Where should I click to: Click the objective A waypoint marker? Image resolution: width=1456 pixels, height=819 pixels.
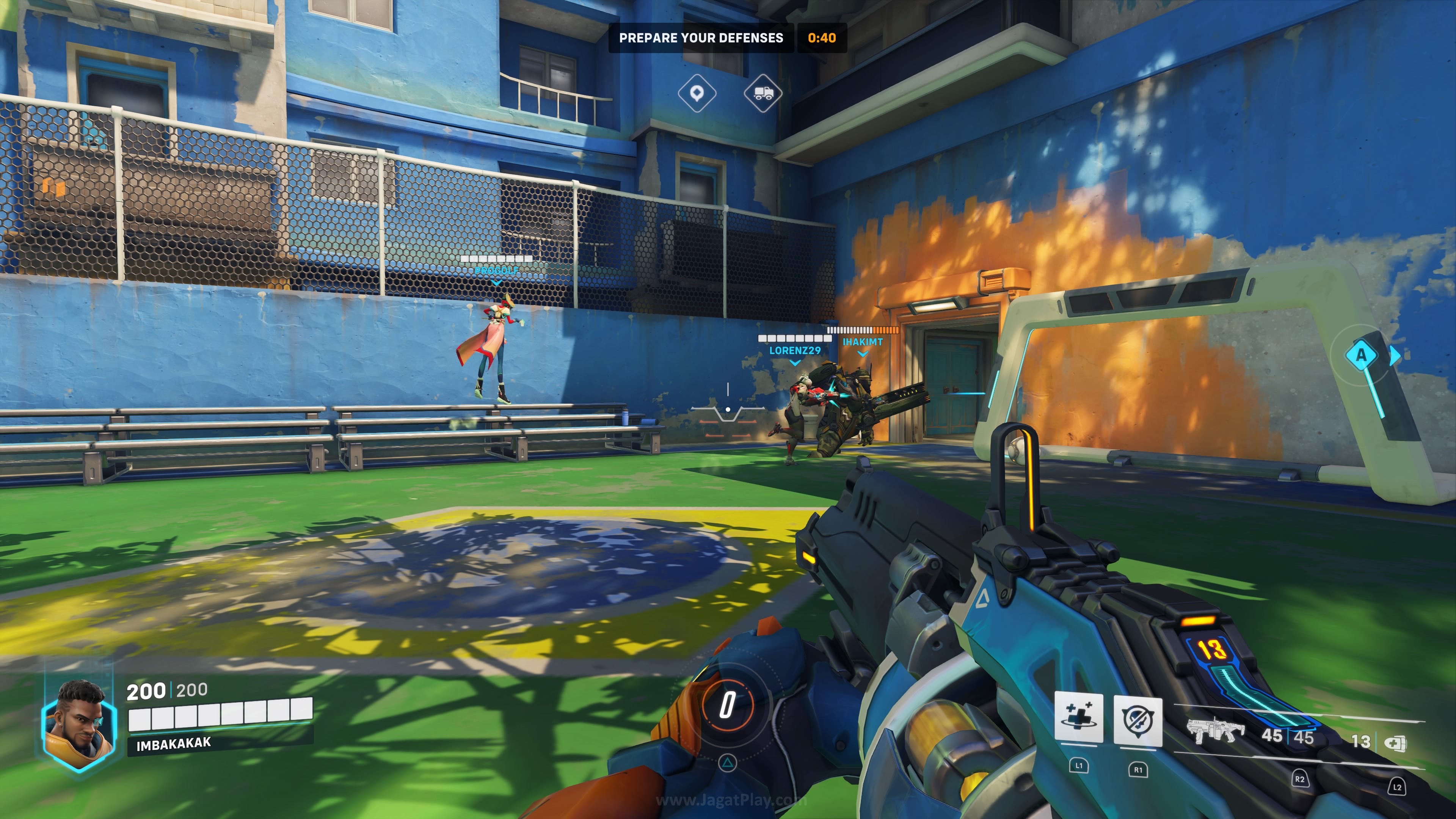tap(1361, 355)
